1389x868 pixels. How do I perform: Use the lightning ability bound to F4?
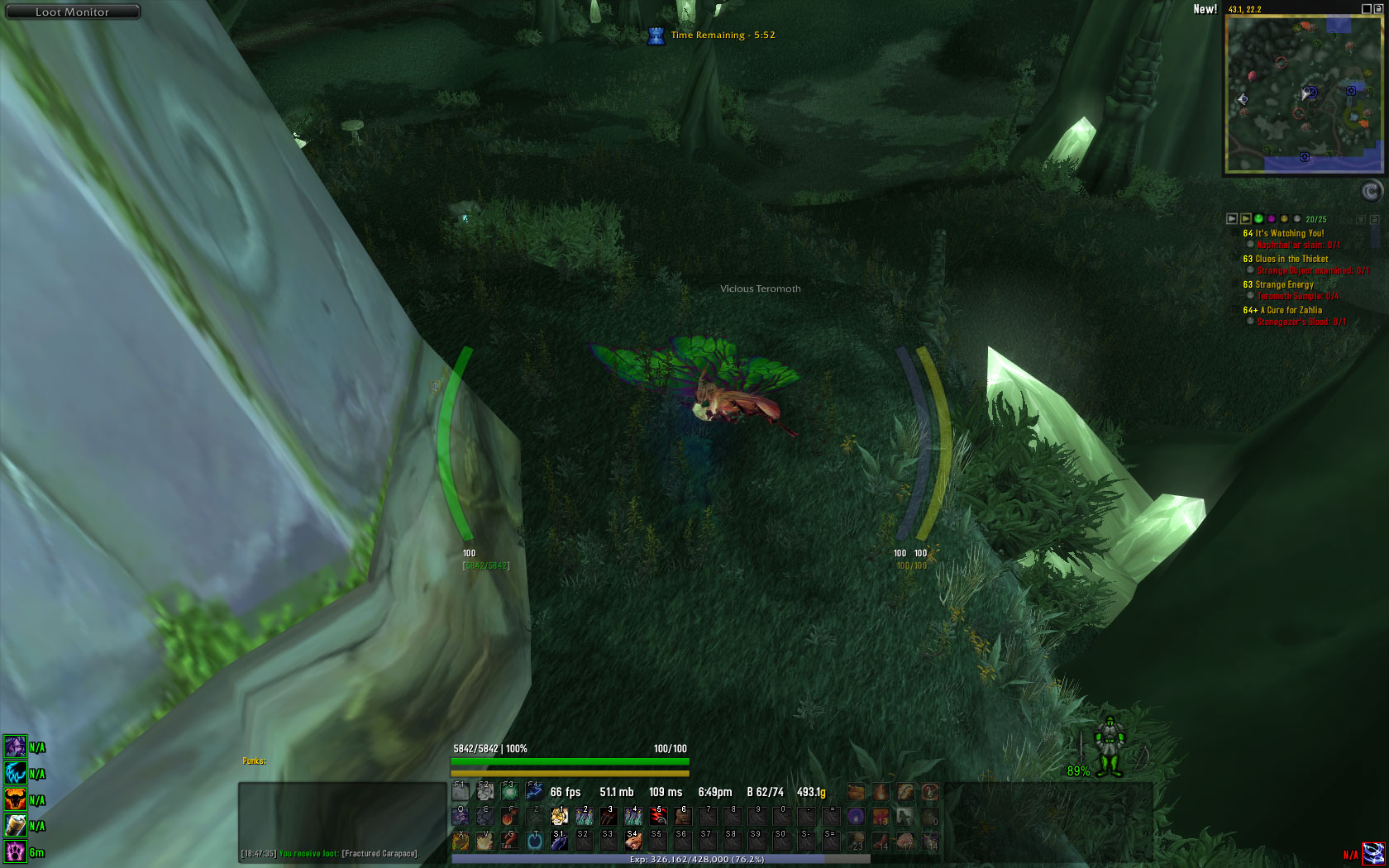(x=534, y=791)
